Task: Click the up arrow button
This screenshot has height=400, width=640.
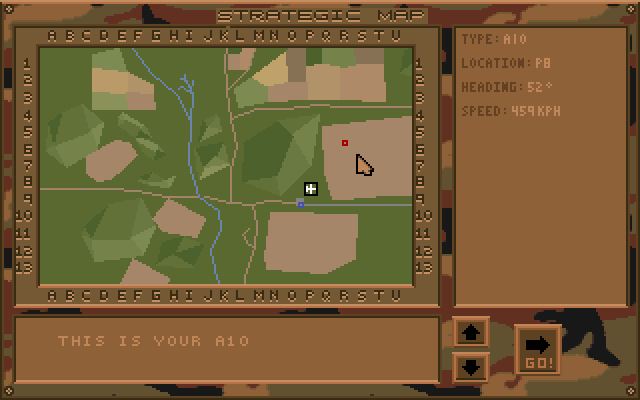Action: point(471,333)
